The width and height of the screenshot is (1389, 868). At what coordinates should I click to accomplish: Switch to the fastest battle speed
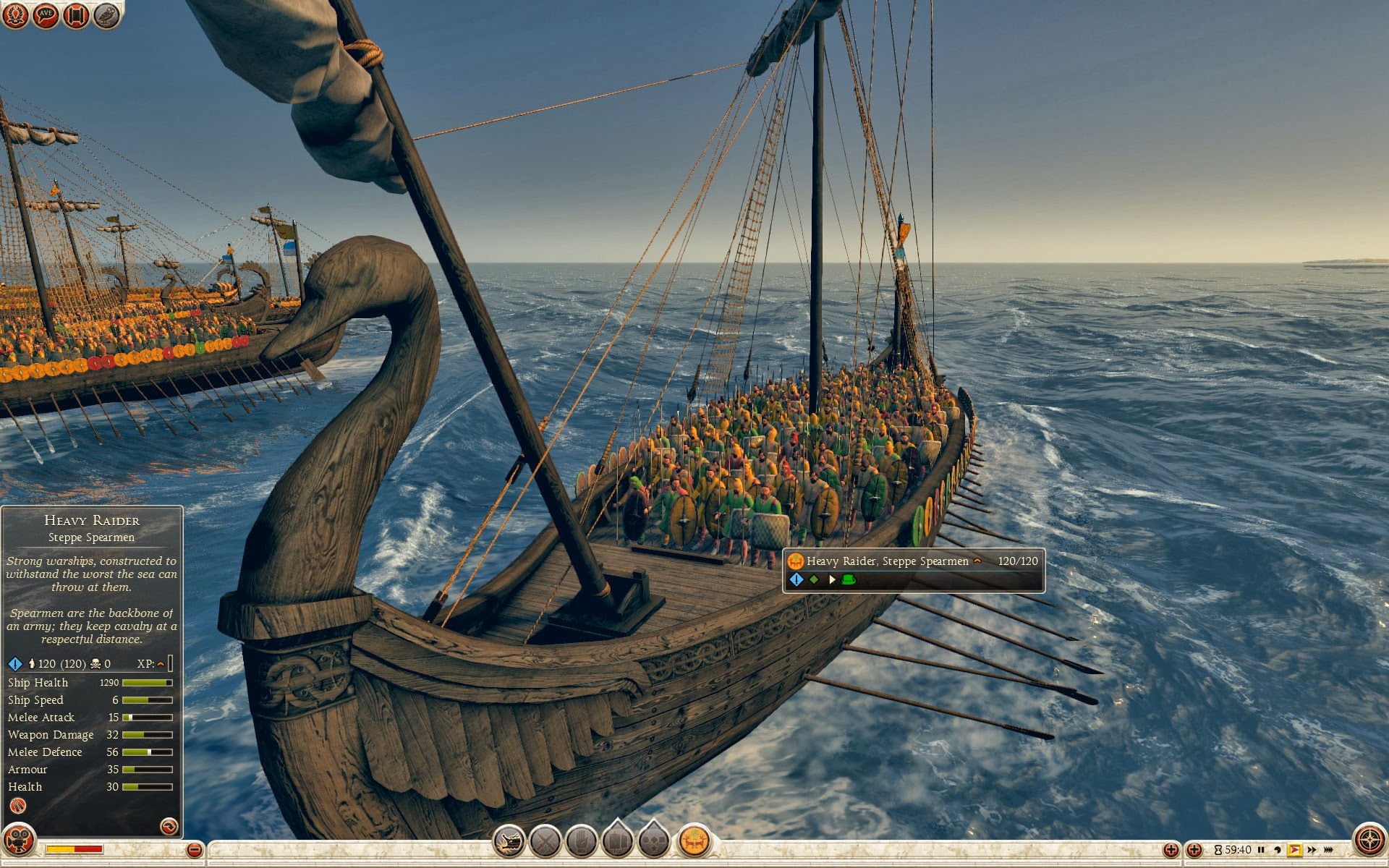[1328, 850]
